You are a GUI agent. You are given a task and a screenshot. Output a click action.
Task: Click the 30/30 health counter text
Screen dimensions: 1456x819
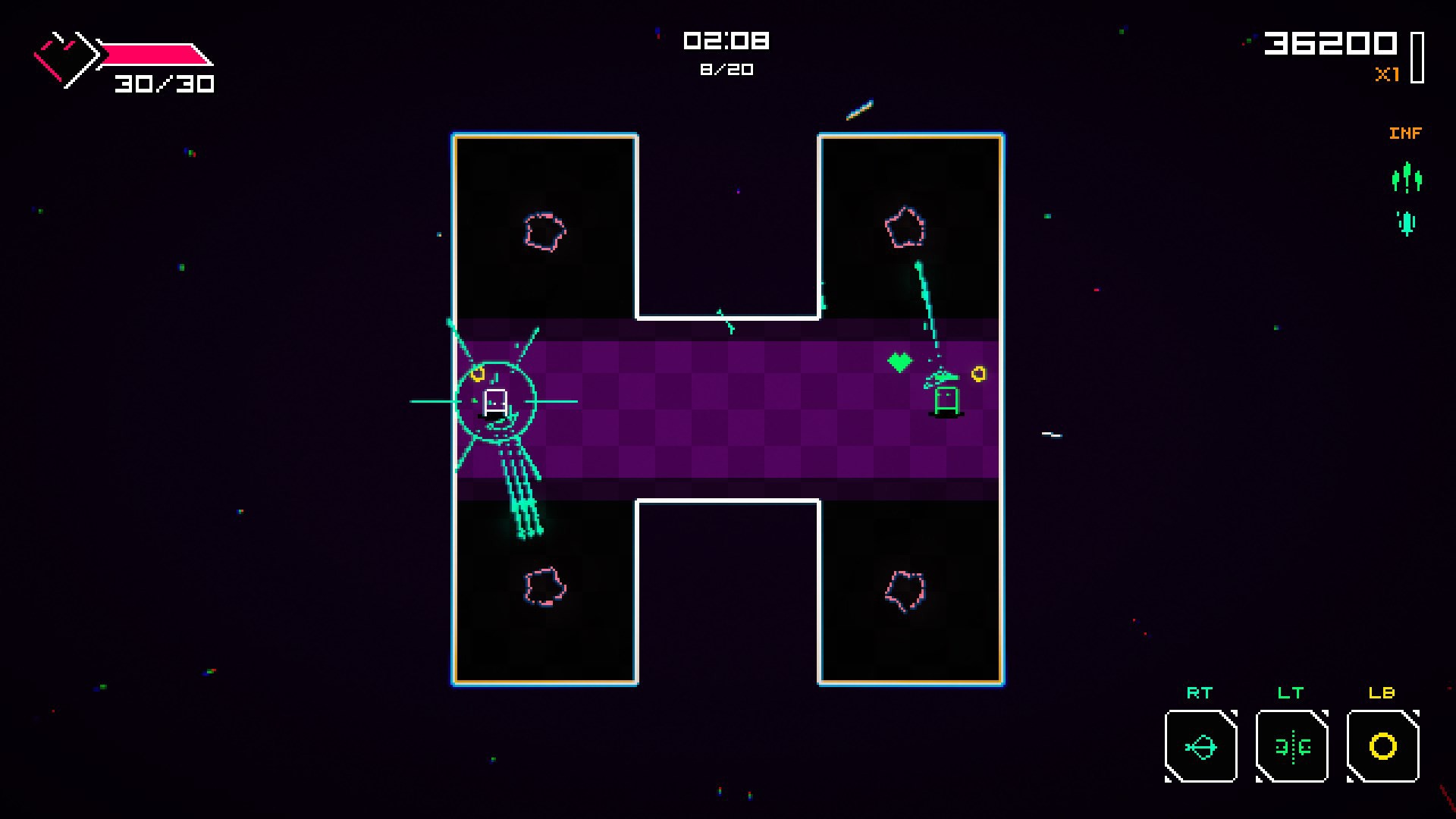(165, 83)
